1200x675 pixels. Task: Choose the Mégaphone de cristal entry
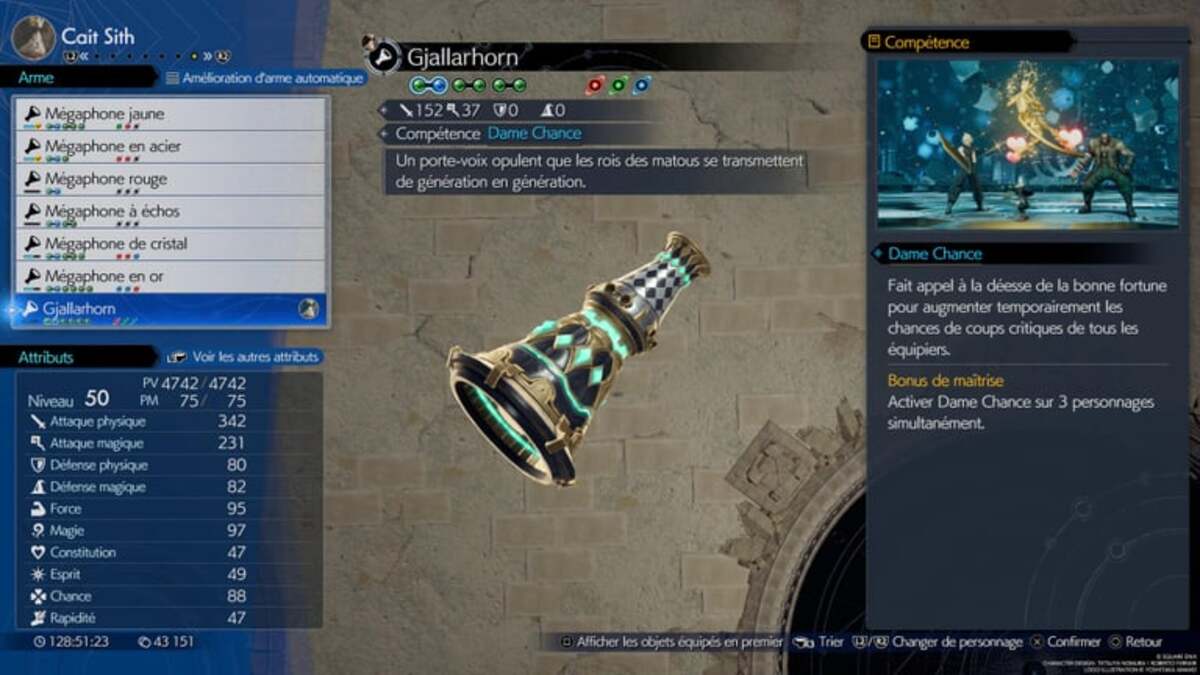pos(170,244)
